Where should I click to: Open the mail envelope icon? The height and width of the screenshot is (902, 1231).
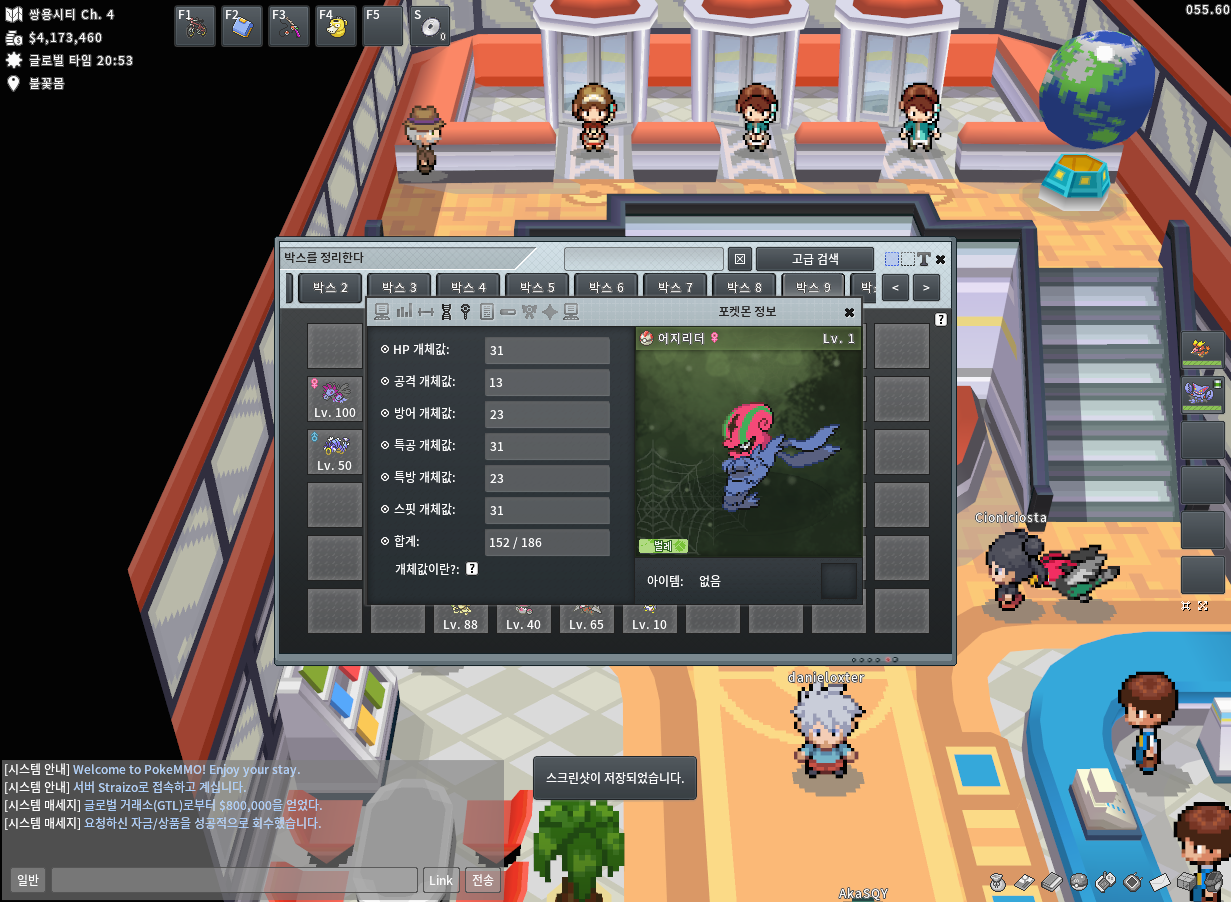coord(1159,882)
